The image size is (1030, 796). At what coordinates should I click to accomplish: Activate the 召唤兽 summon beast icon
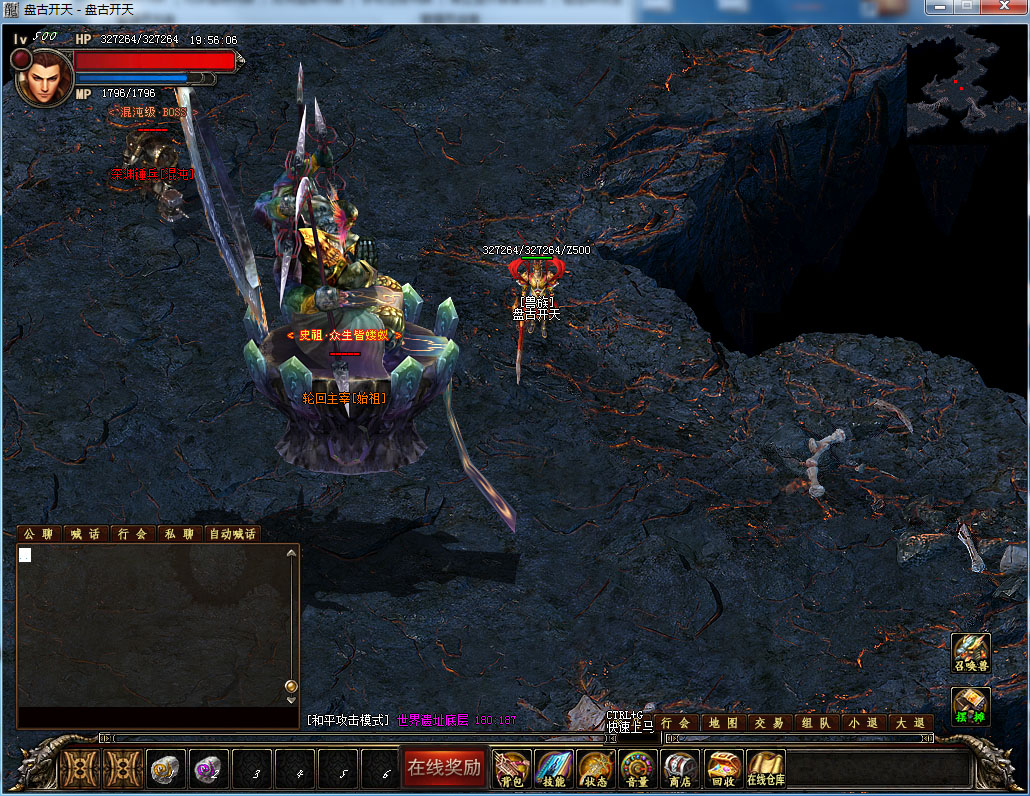point(970,652)
